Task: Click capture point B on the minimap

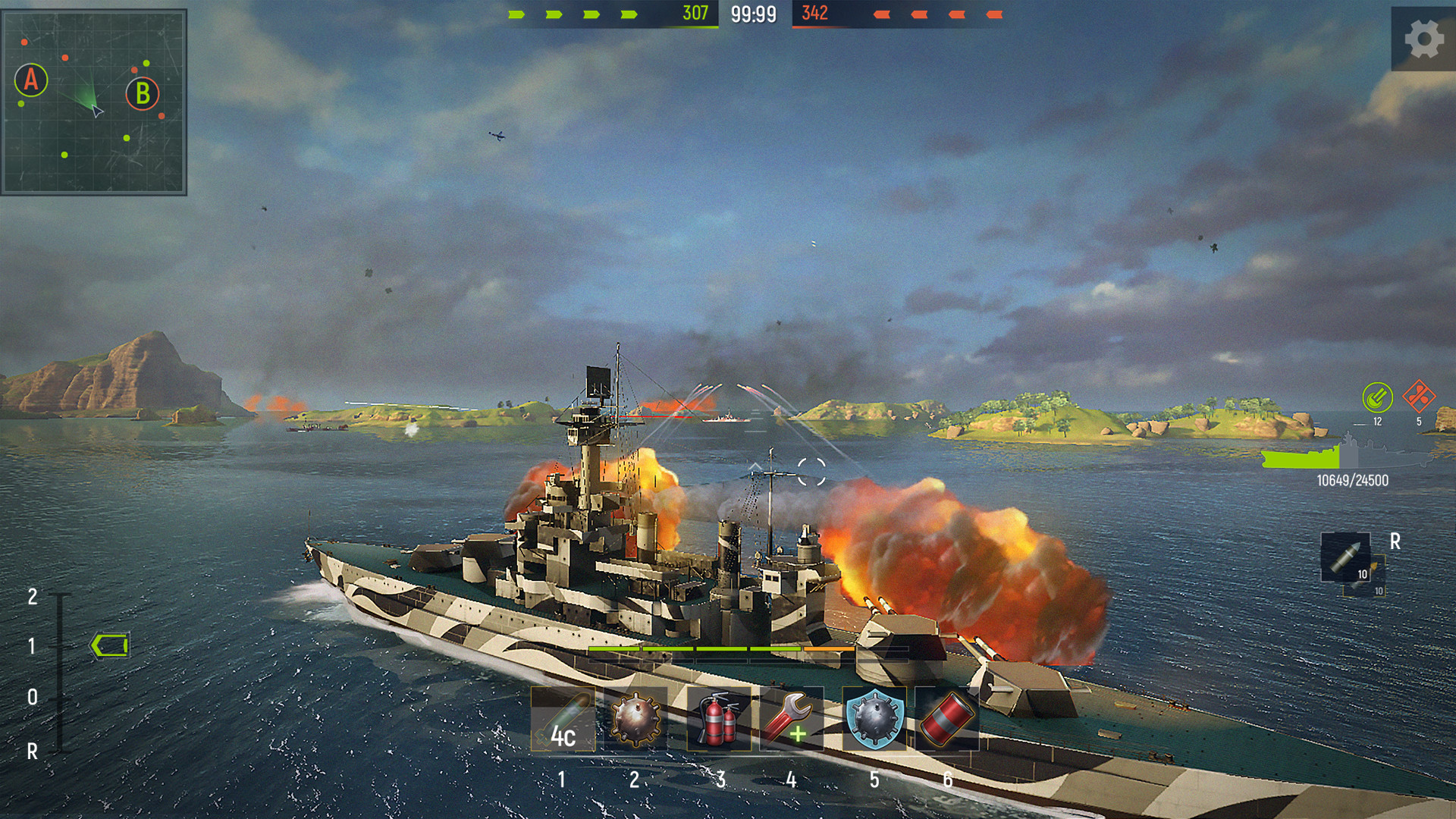Action: pos(143,94)
